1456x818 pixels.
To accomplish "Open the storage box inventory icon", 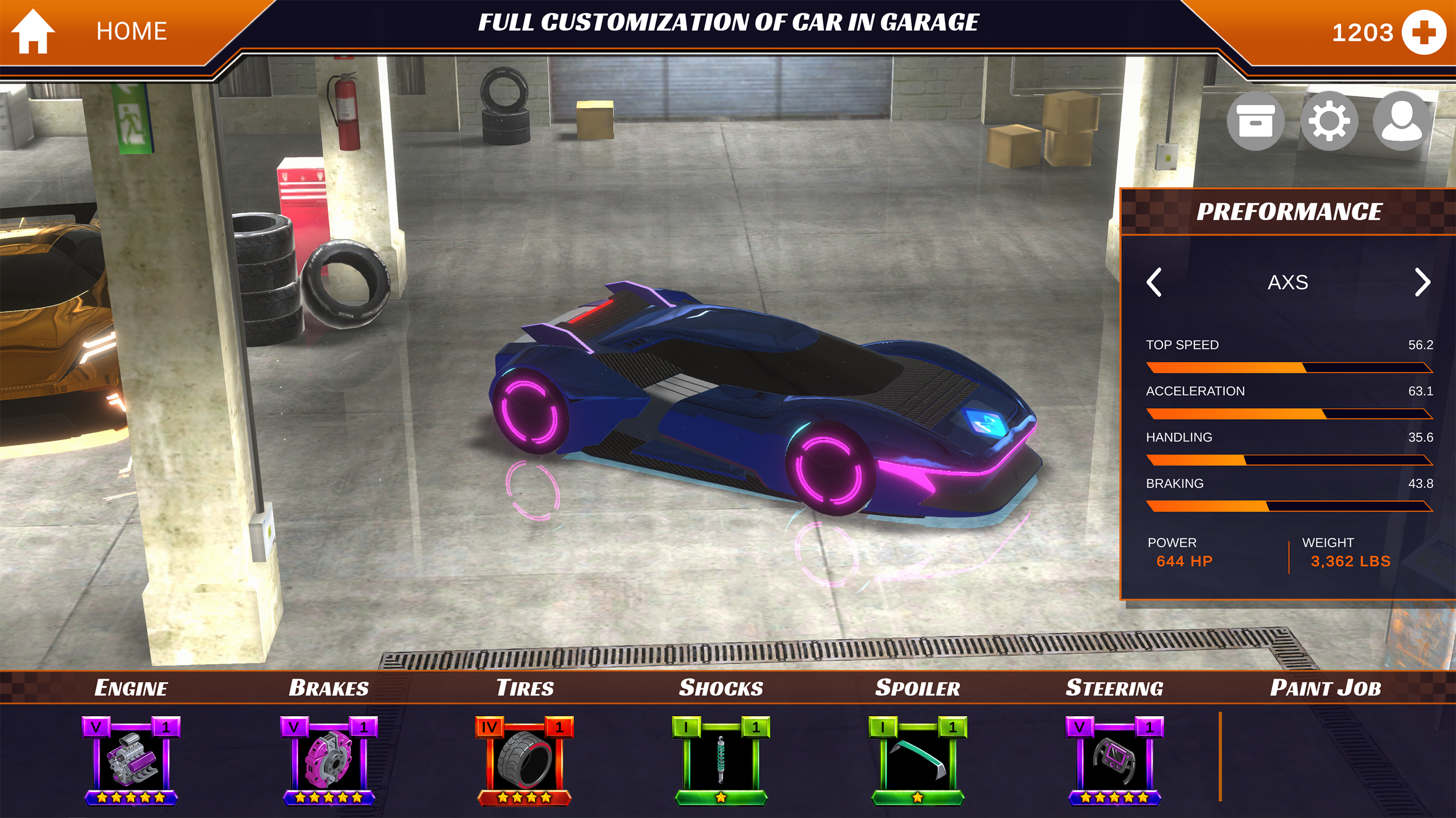I will pyautogui.click(x=1255, y=121).
